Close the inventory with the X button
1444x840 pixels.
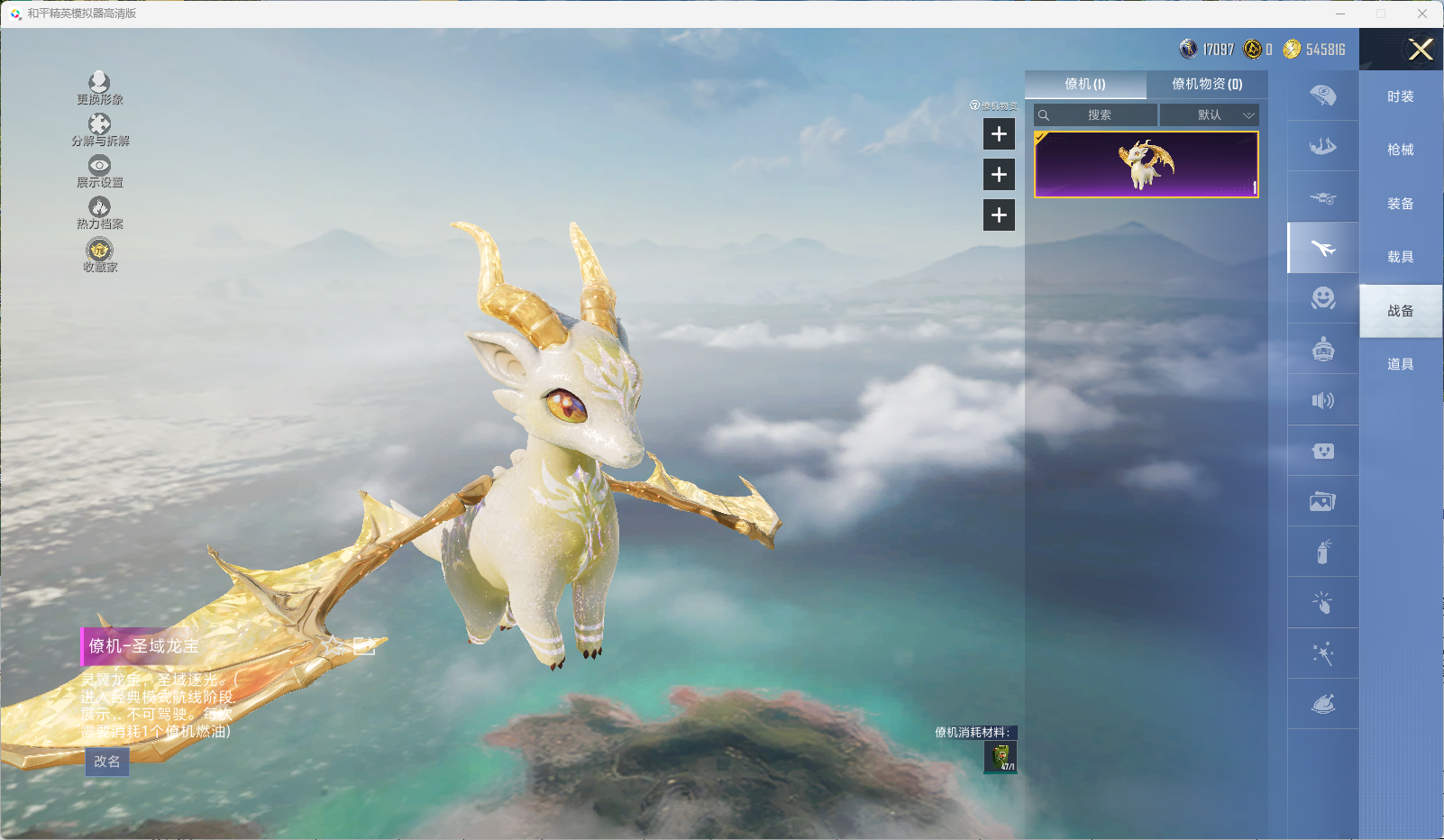[1421, 50]
